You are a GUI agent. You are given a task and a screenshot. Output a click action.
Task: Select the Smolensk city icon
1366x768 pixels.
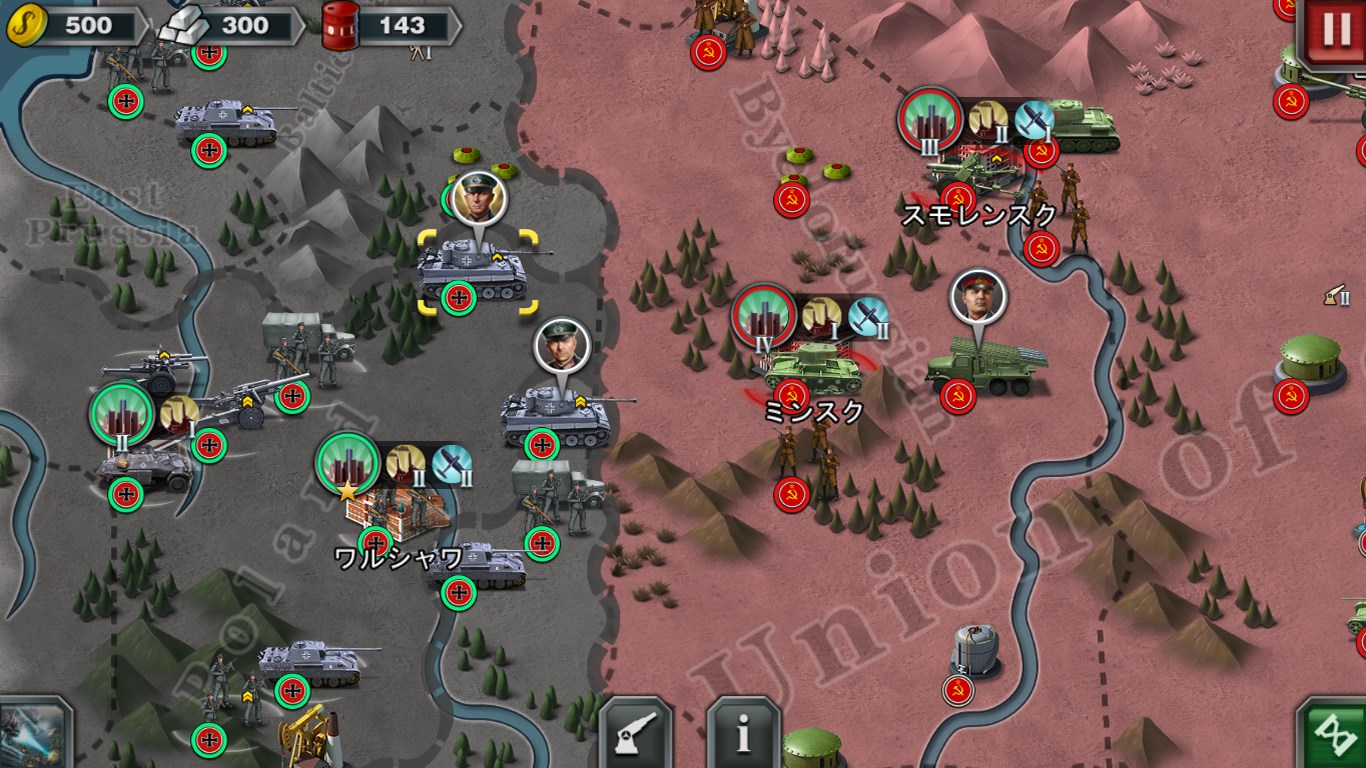click(930, 120)
